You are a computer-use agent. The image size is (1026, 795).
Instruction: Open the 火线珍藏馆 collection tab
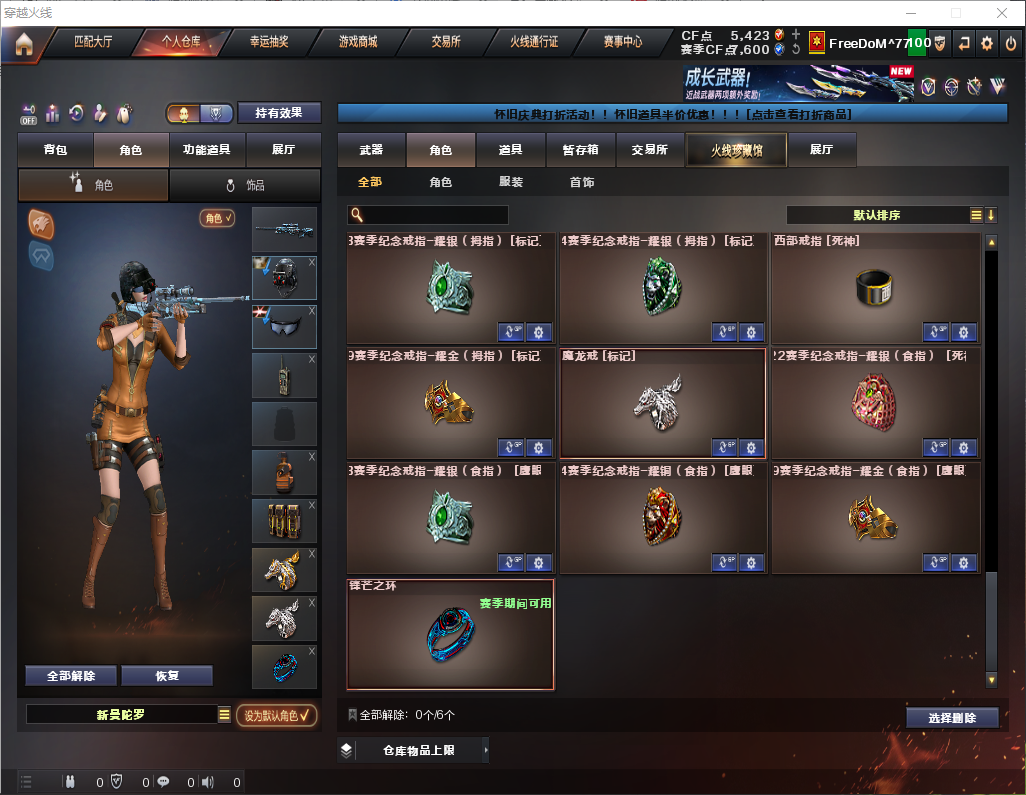coord(735,150)
